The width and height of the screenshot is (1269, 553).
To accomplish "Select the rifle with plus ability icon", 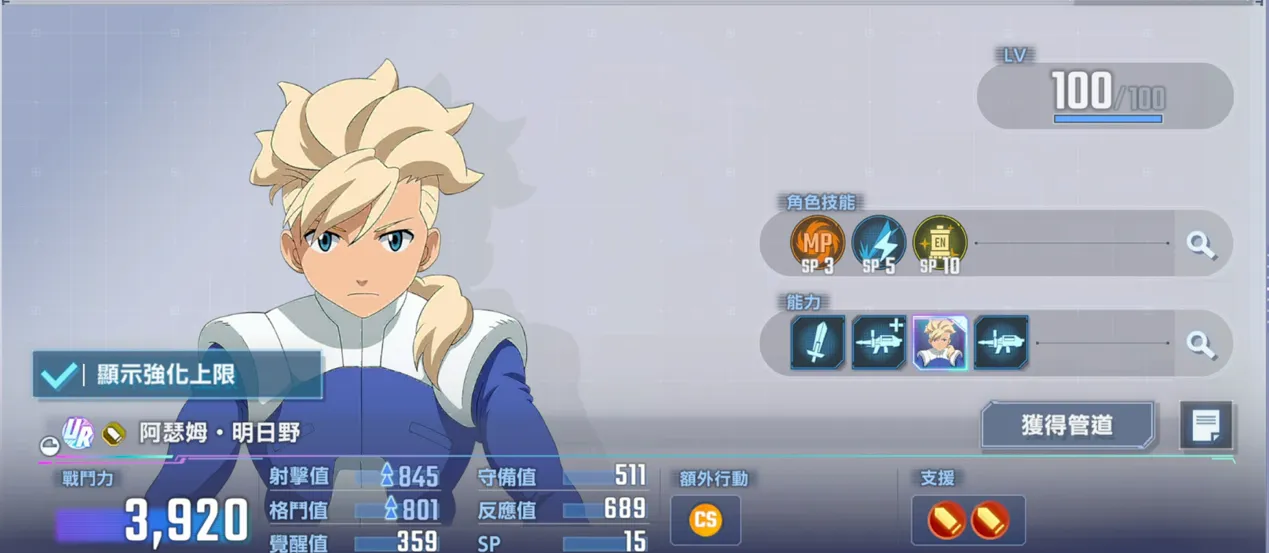I will (879, 343).
